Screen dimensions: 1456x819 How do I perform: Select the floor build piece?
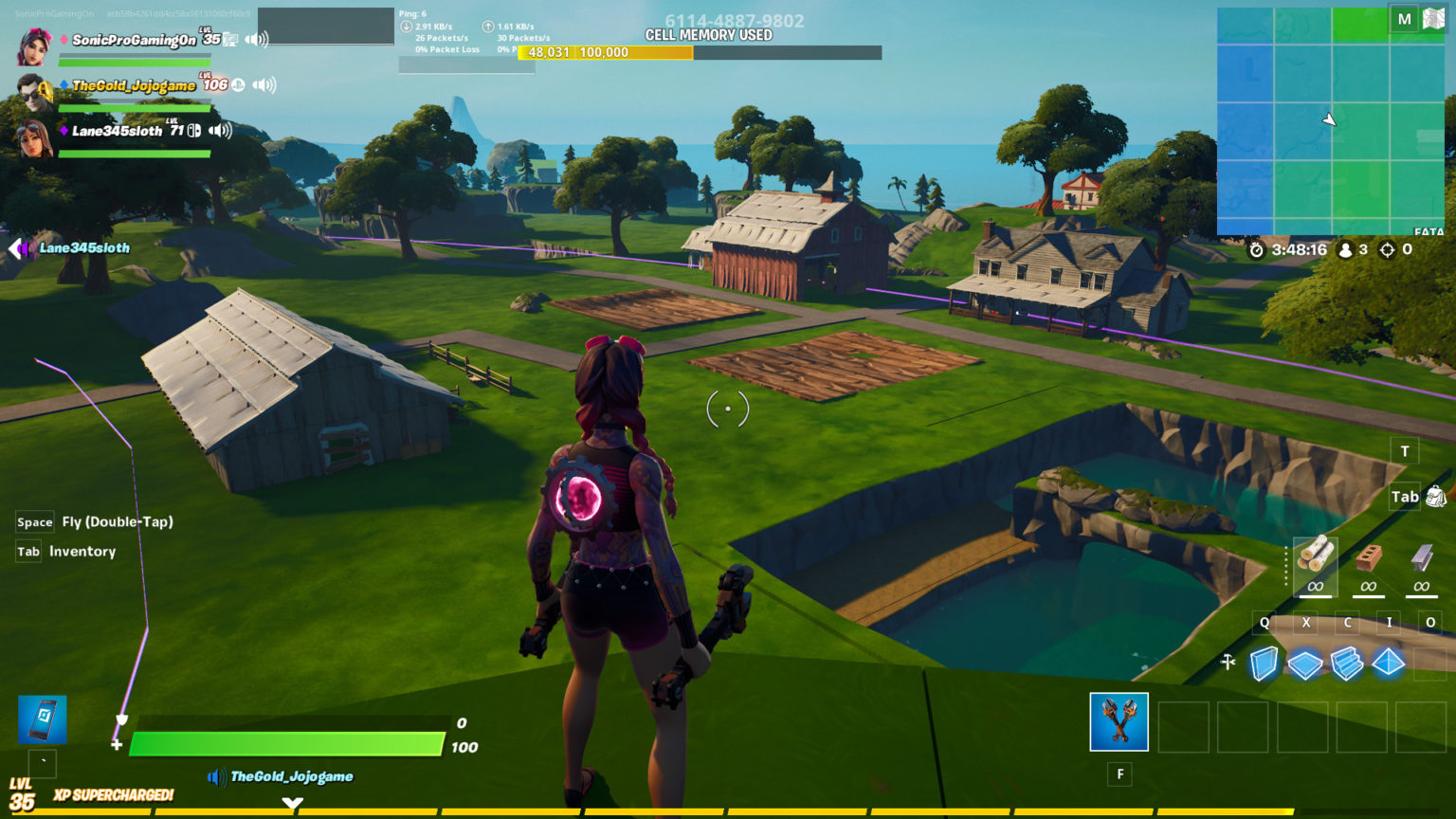[1306, 664]
